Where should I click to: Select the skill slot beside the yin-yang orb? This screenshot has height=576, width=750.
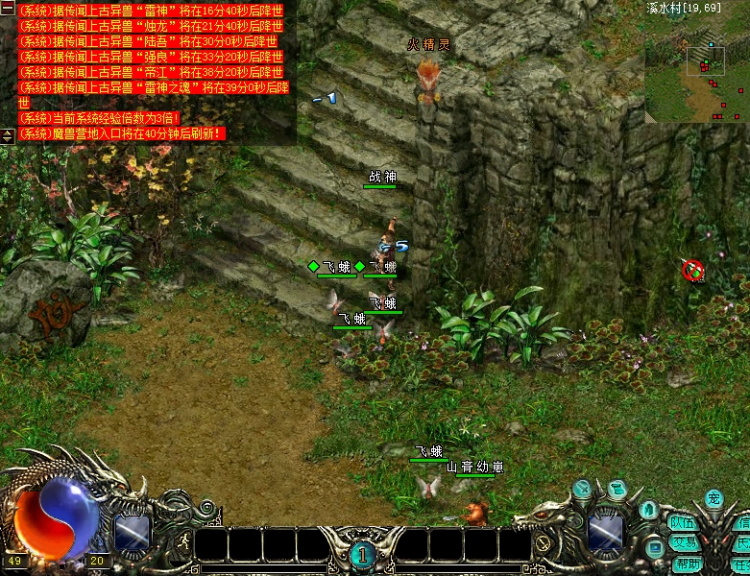tap(132, 532)
